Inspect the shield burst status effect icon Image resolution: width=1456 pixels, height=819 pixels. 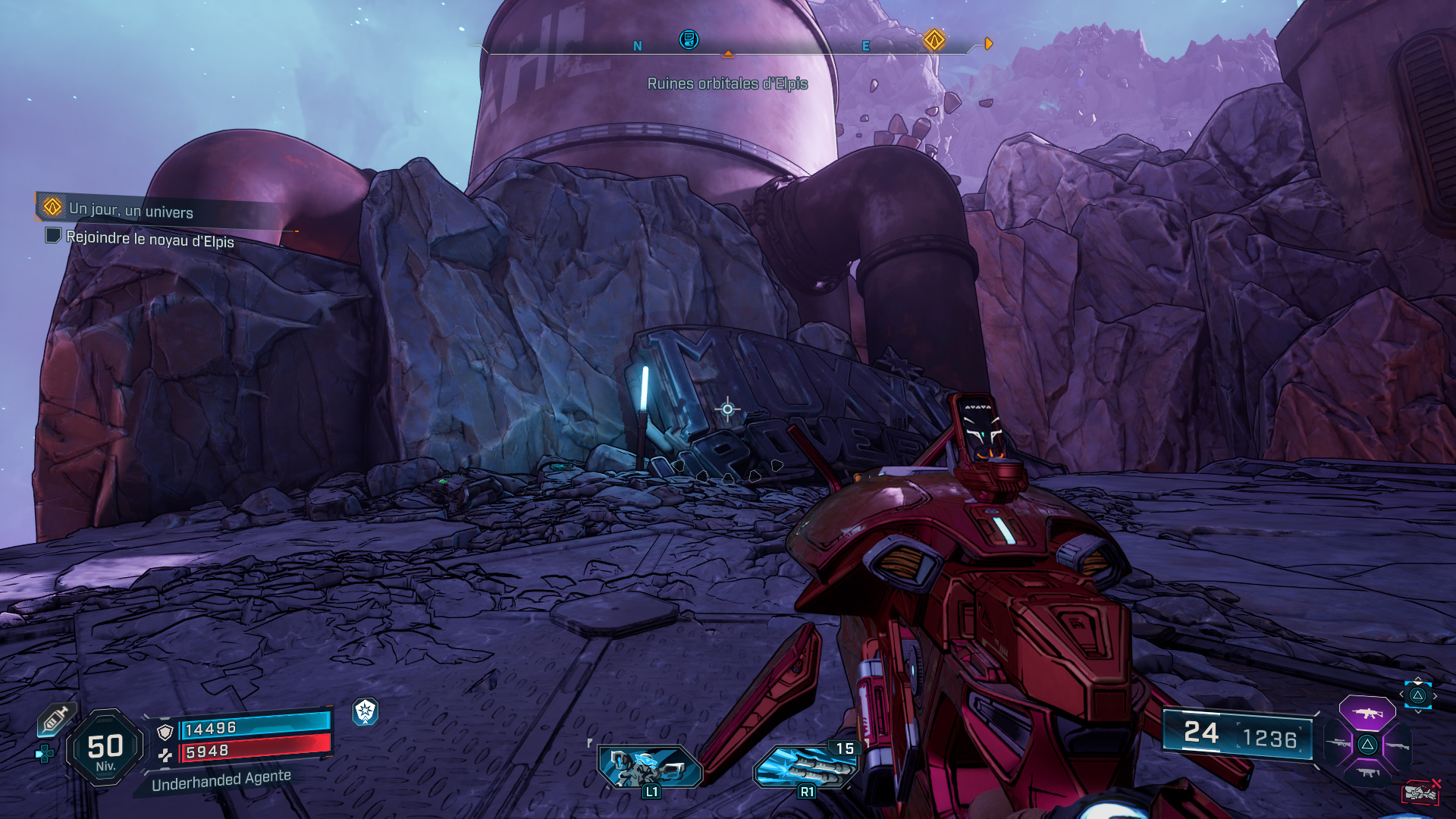(366, 711)
